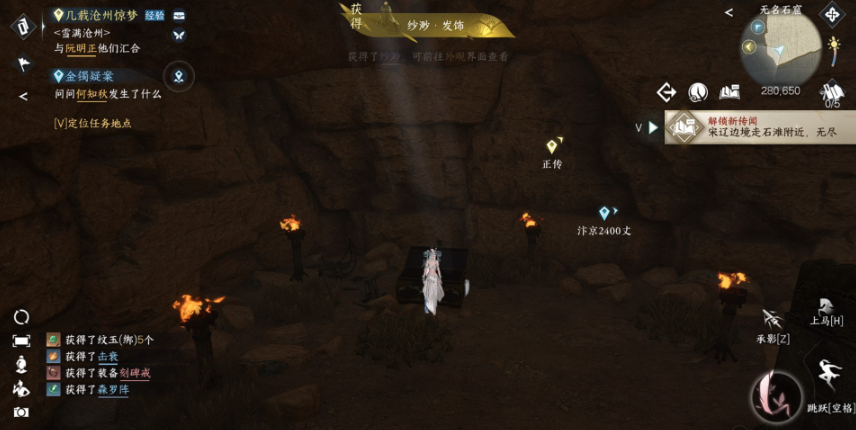
Task: Mount the horse with 上马 button
Action: tap(825, 308)
